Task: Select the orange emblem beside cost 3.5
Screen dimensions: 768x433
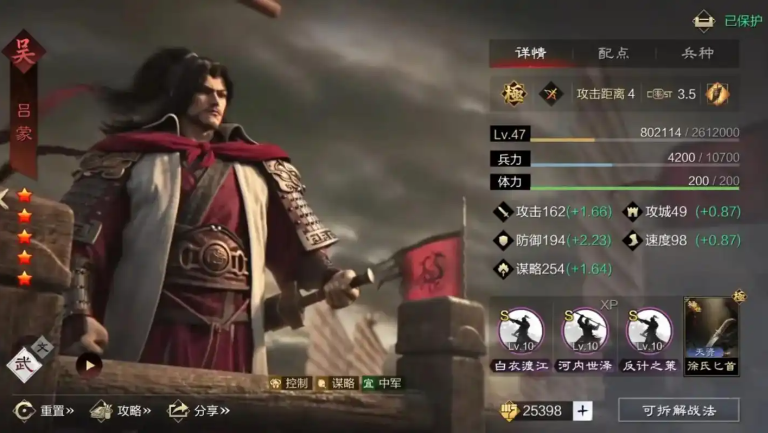Action: pos(716,94)
